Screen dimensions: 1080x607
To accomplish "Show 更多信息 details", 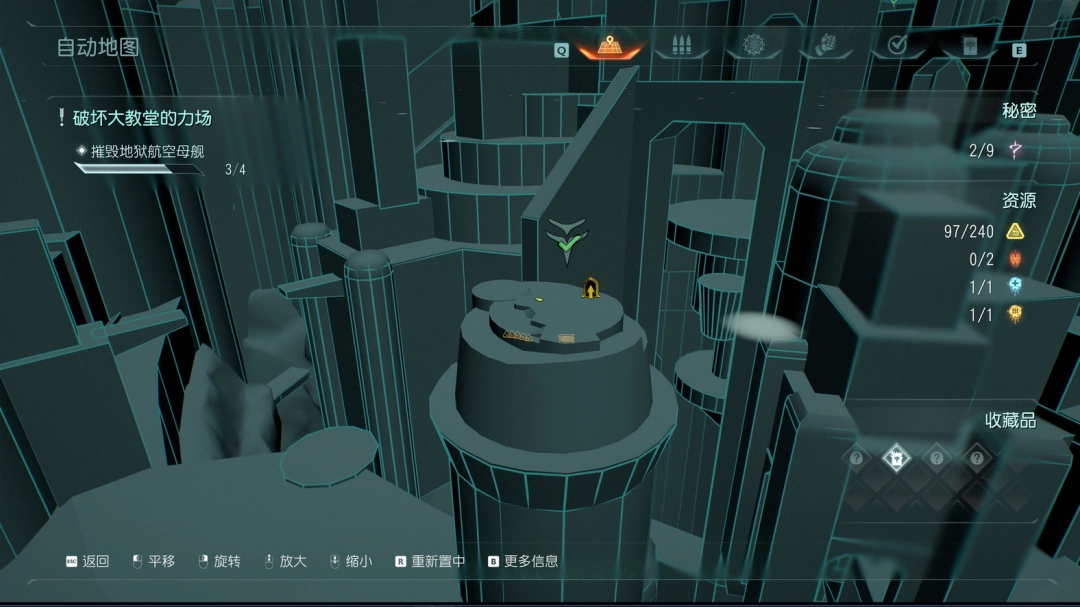I will [x=522, y=562].
